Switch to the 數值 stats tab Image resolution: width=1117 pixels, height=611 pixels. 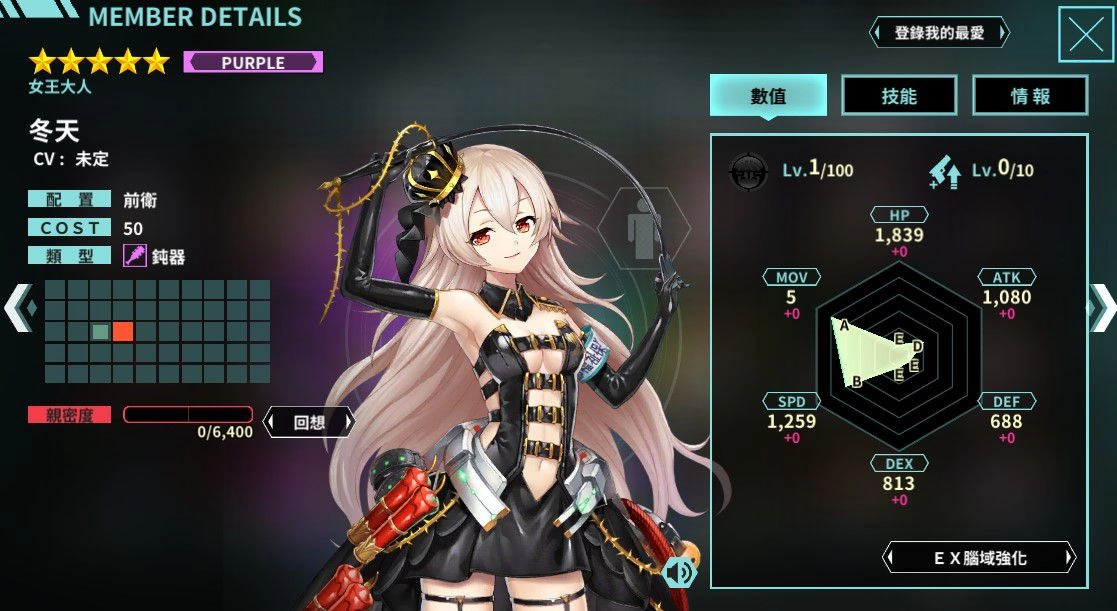click(768, 96)
